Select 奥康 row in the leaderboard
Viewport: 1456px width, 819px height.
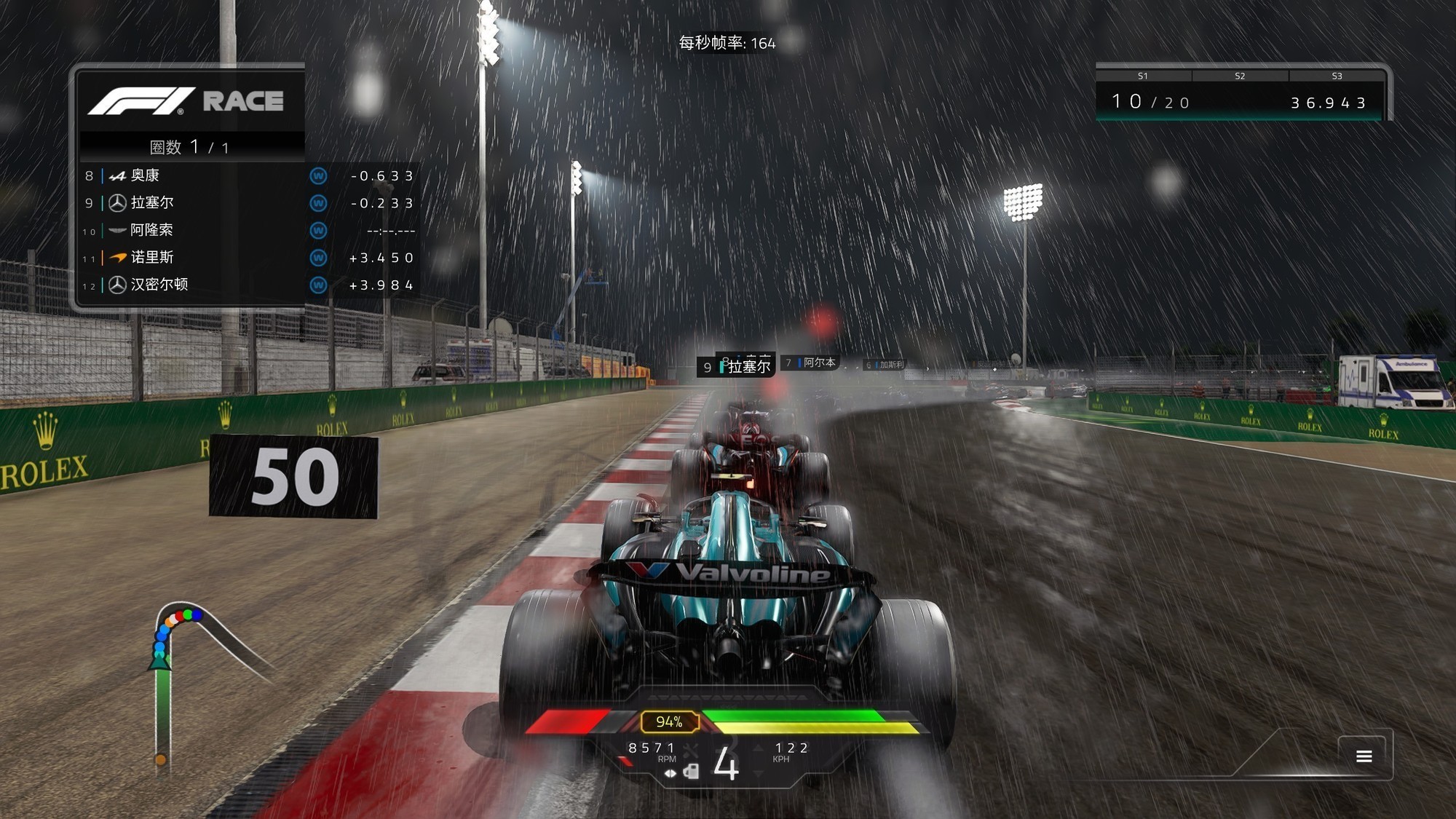click(x=248, y=175)
